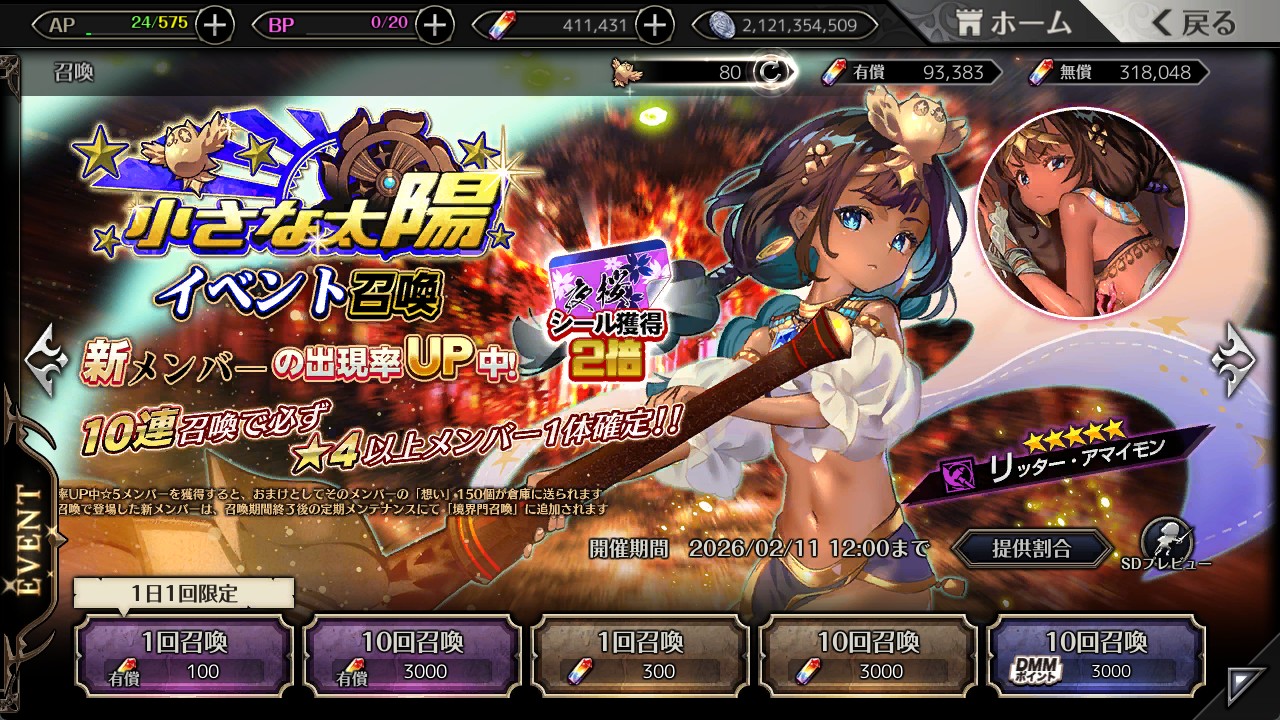Screen dimensions: 1280x720
Task: Add BP with the plus button
Action: [434, 25]
